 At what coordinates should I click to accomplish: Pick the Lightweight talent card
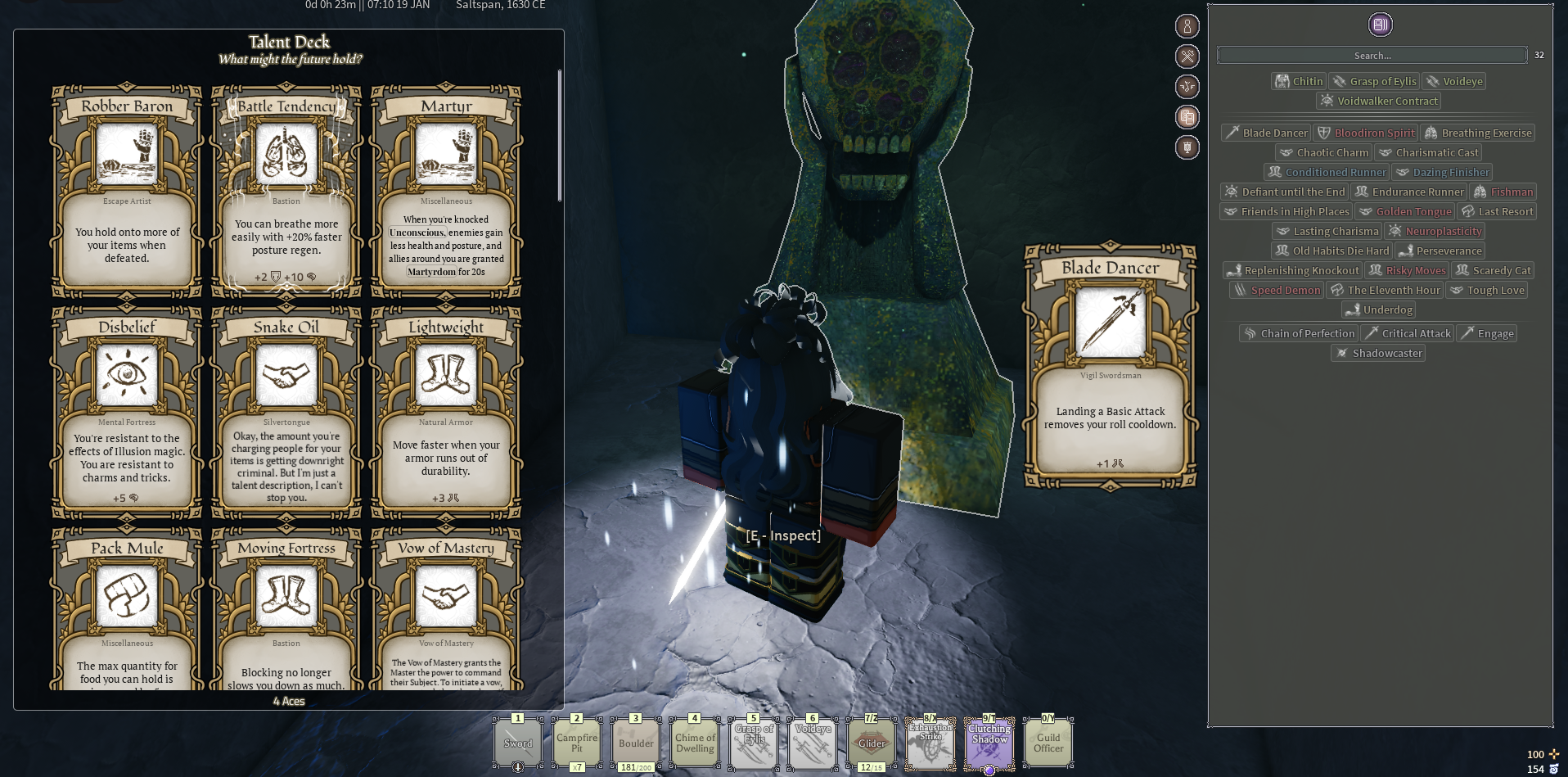(x=446, y=413)
